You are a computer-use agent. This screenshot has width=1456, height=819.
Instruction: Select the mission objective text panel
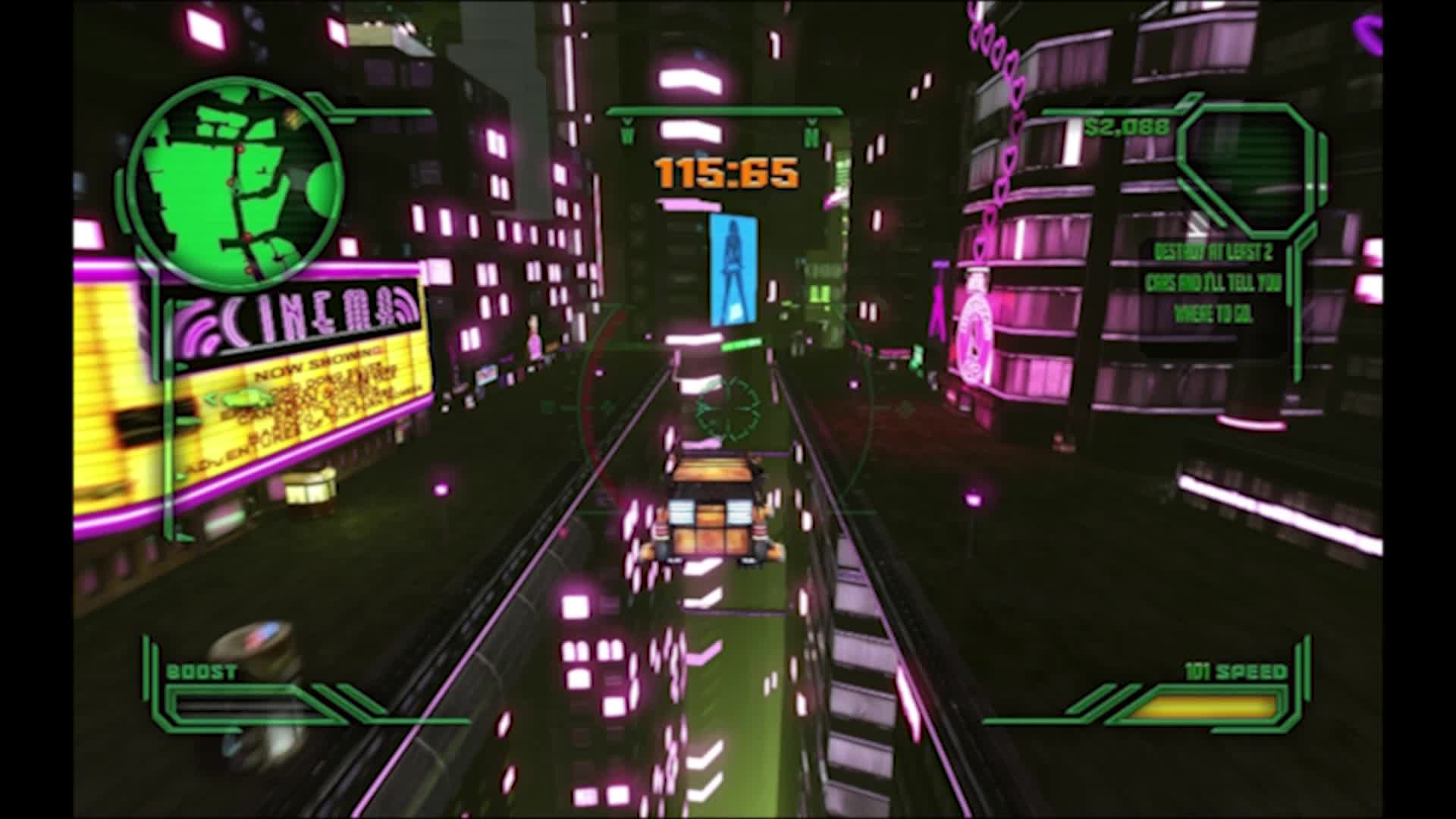click(x=1213, y=284)
